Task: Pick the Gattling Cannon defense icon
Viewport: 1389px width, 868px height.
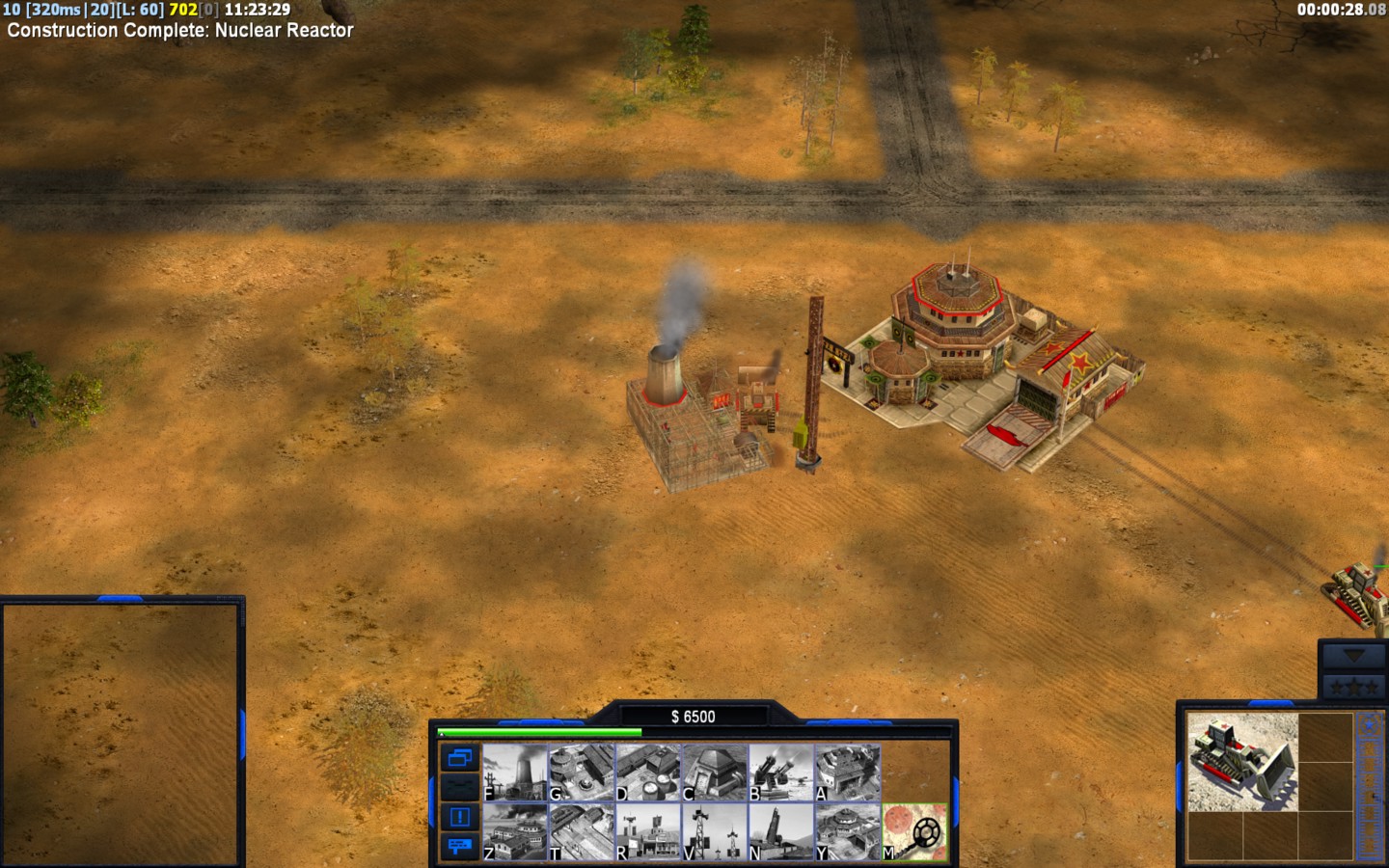Action: (x=781, y=773)
